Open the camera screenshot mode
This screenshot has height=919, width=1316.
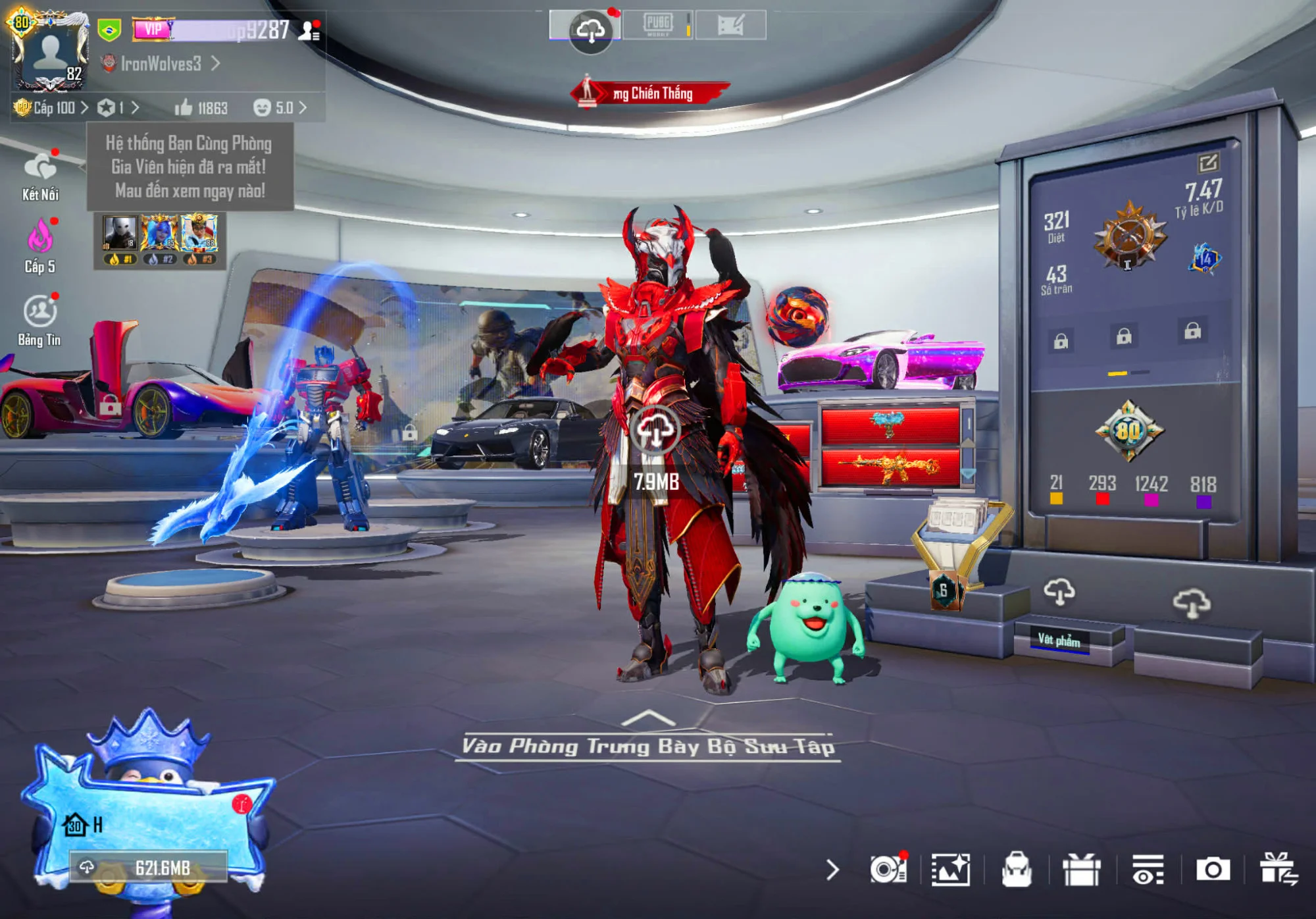1213,870
